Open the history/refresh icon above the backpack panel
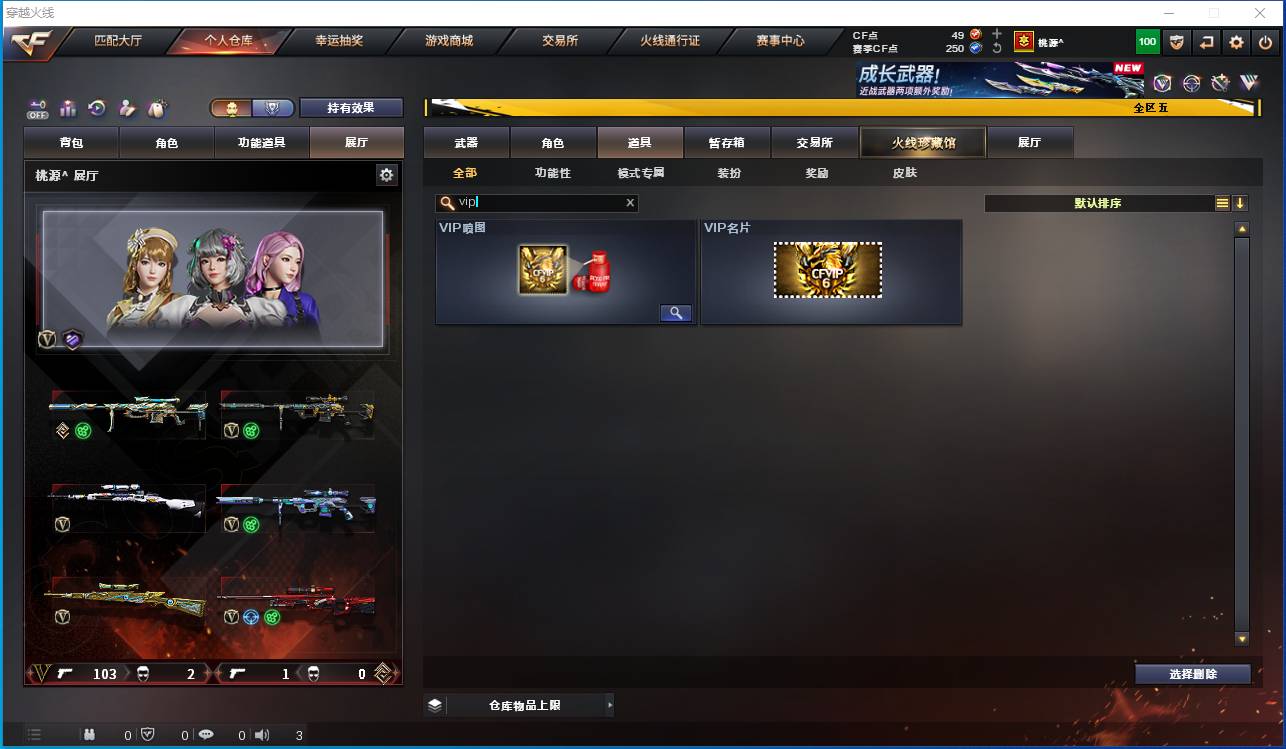 click(95, 107)
